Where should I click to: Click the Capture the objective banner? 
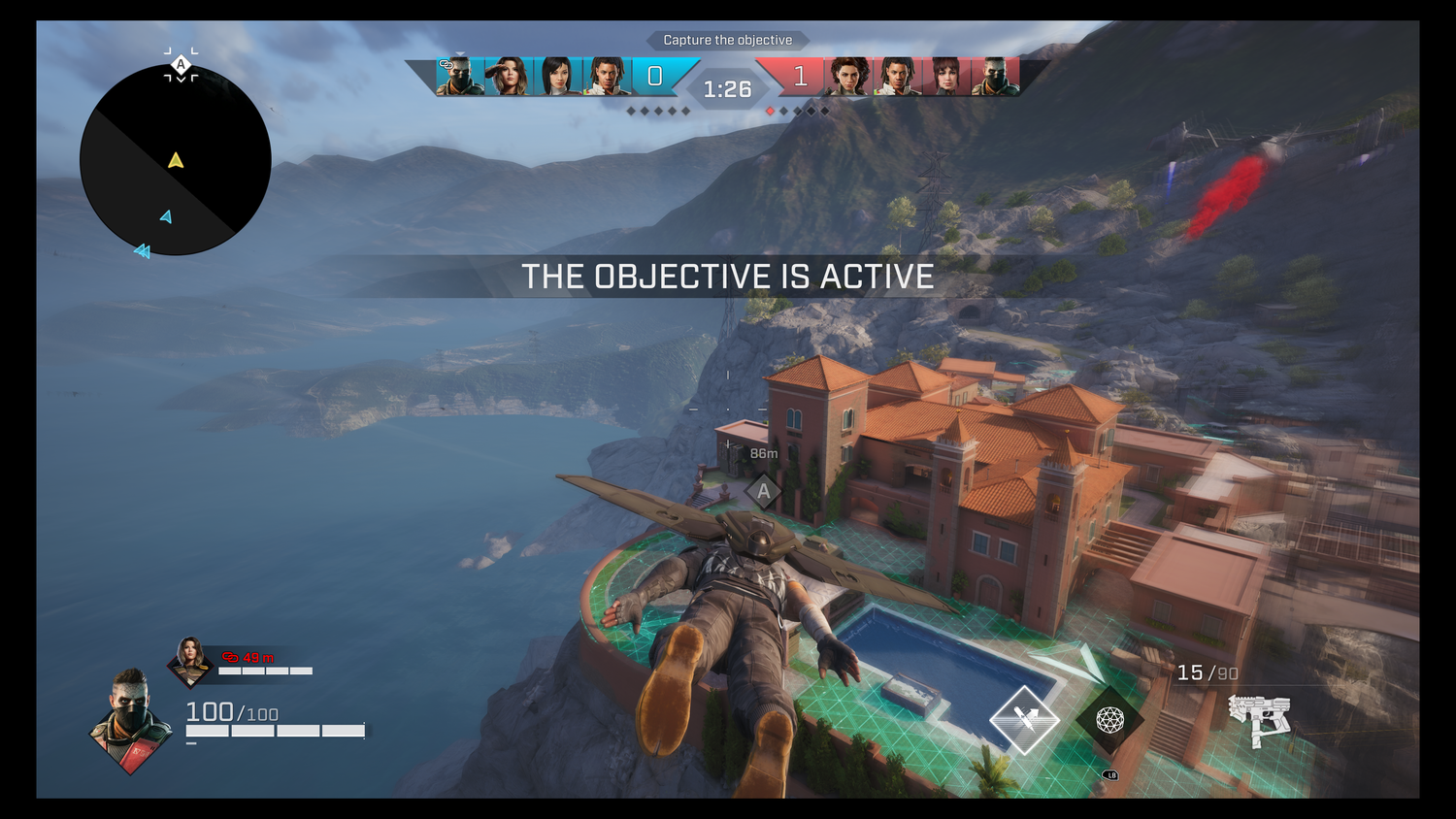[x=727, y=40]
